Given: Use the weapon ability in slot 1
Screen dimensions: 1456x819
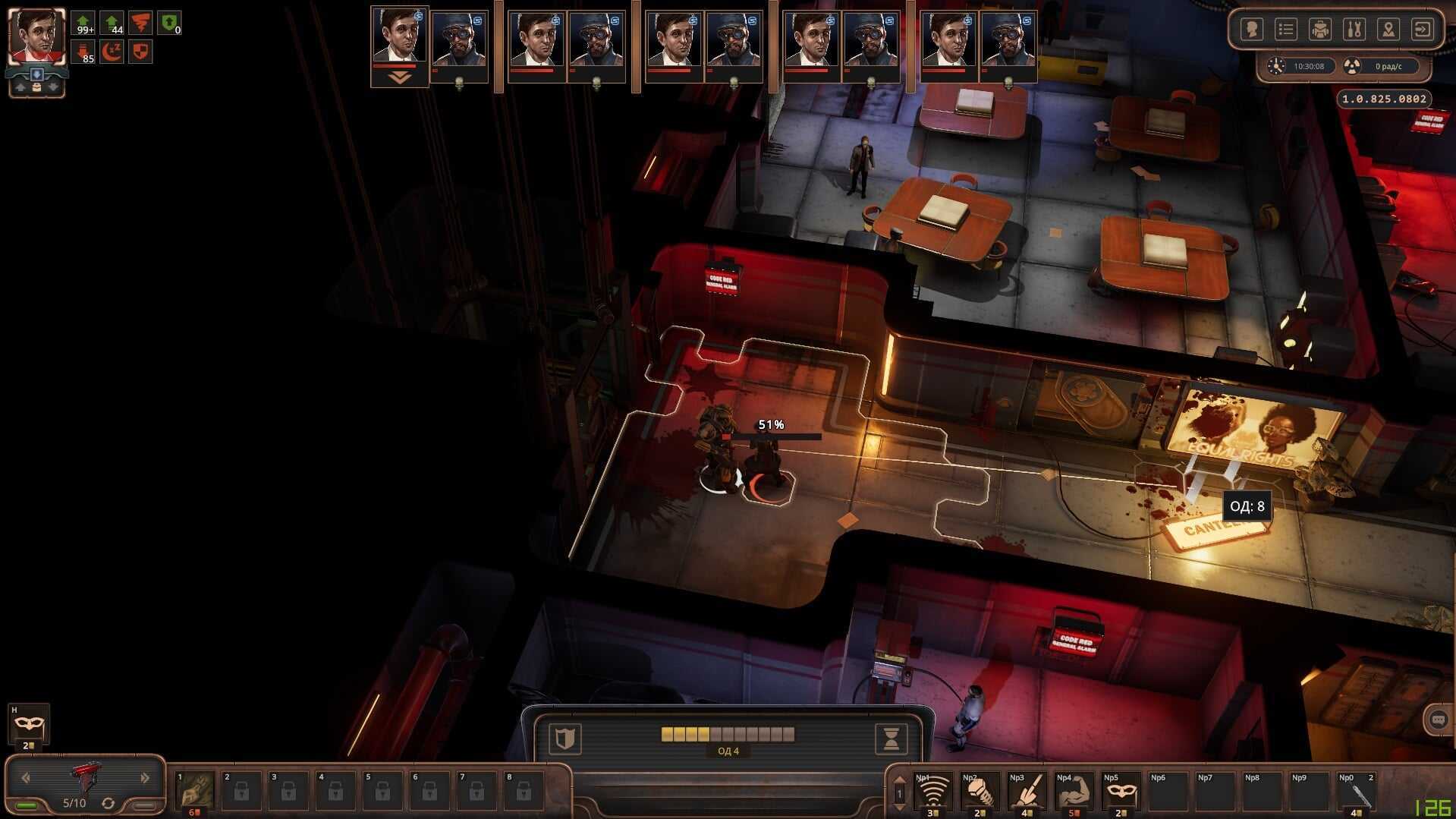Looking at the screenshot, I should click(x=195, y=792).
